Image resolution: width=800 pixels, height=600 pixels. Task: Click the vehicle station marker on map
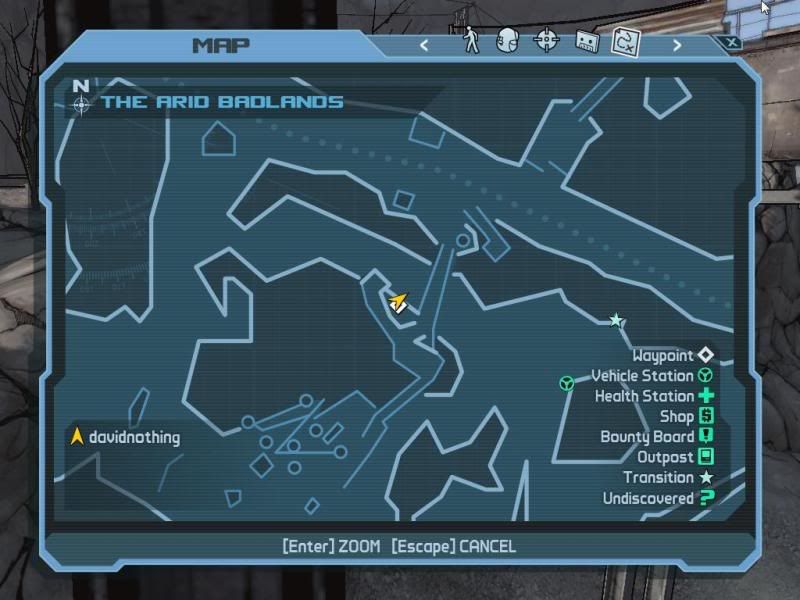click(x=567, y=383)
